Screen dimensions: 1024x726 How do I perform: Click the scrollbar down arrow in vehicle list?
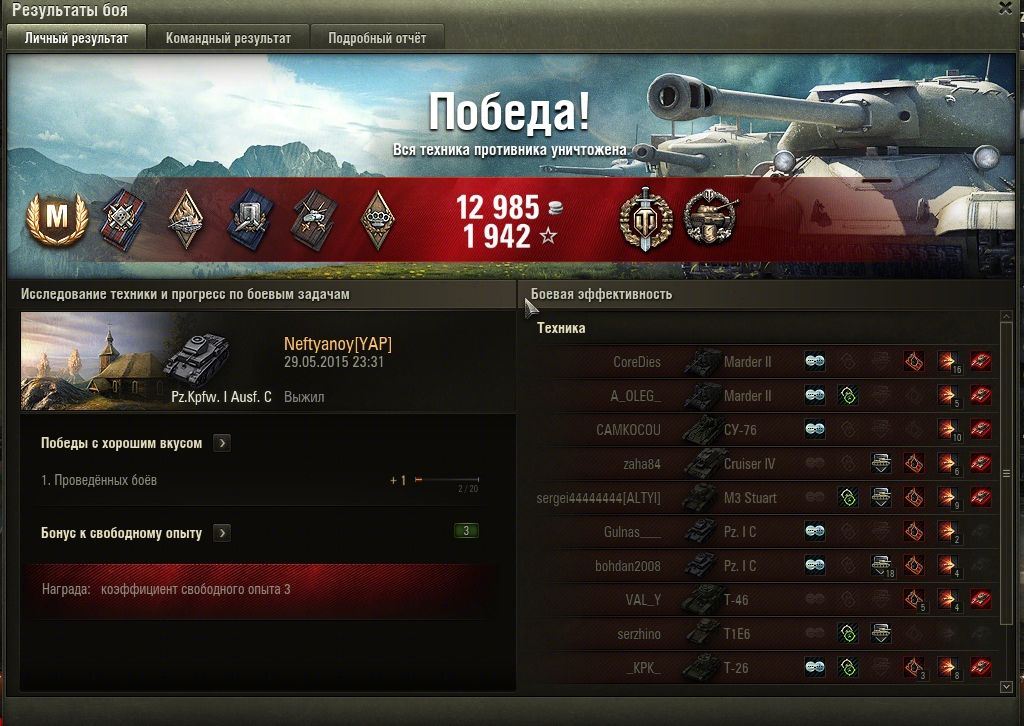click(x=1006, y=687)
